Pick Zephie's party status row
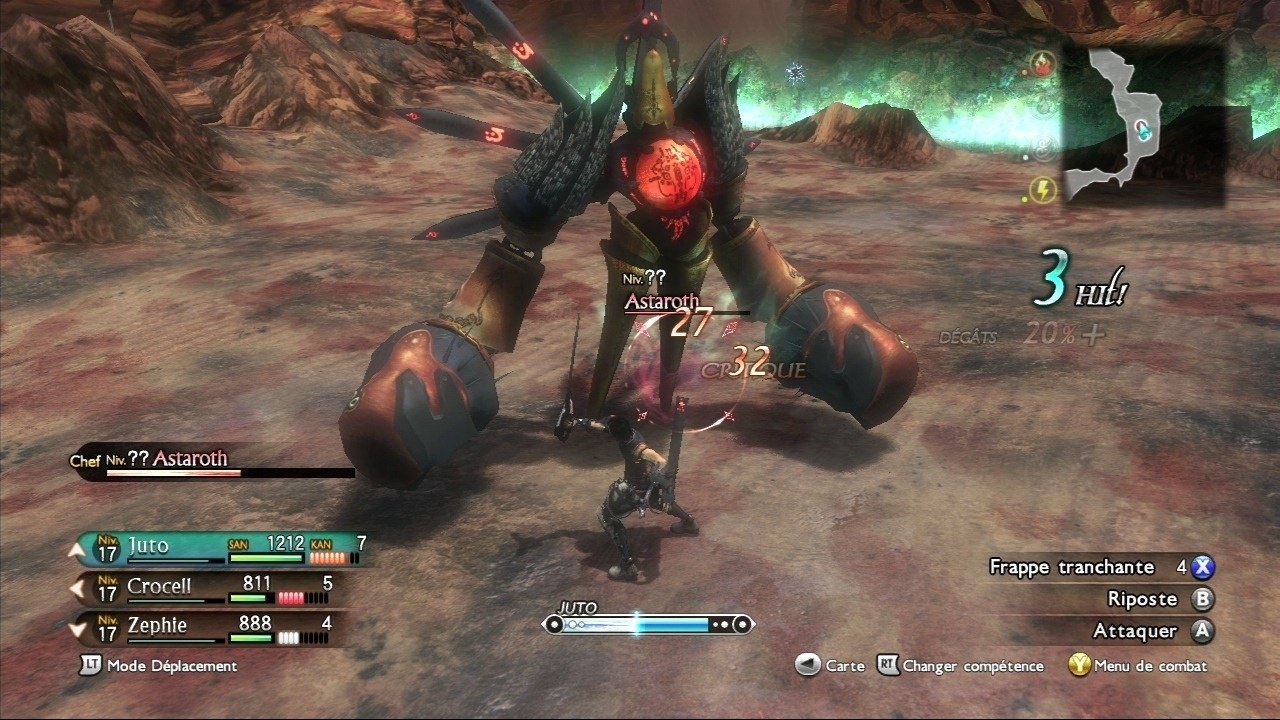The image size is (1280, 720). [210, 627]
